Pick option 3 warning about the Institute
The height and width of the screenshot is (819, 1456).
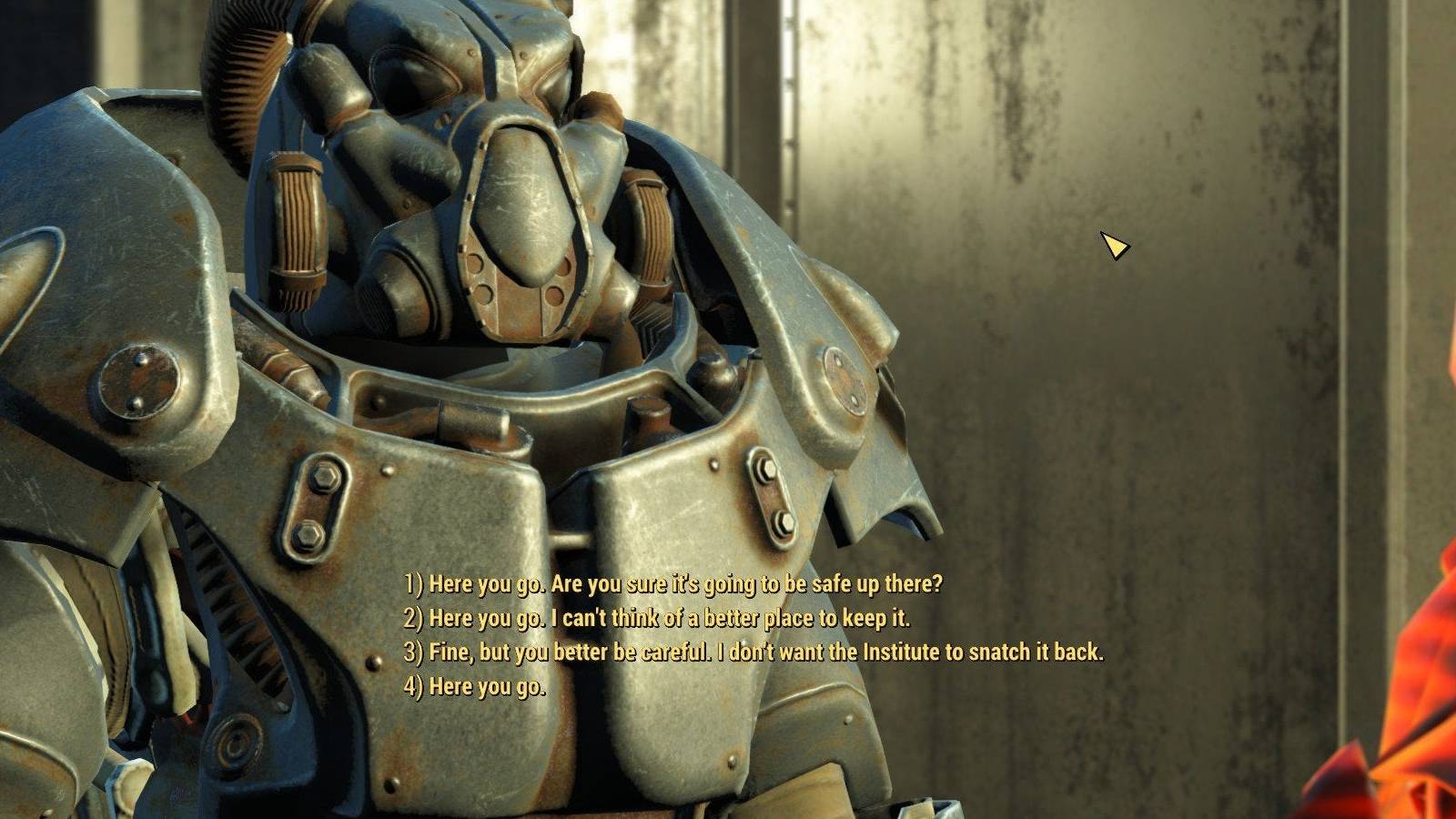(755, 652)
